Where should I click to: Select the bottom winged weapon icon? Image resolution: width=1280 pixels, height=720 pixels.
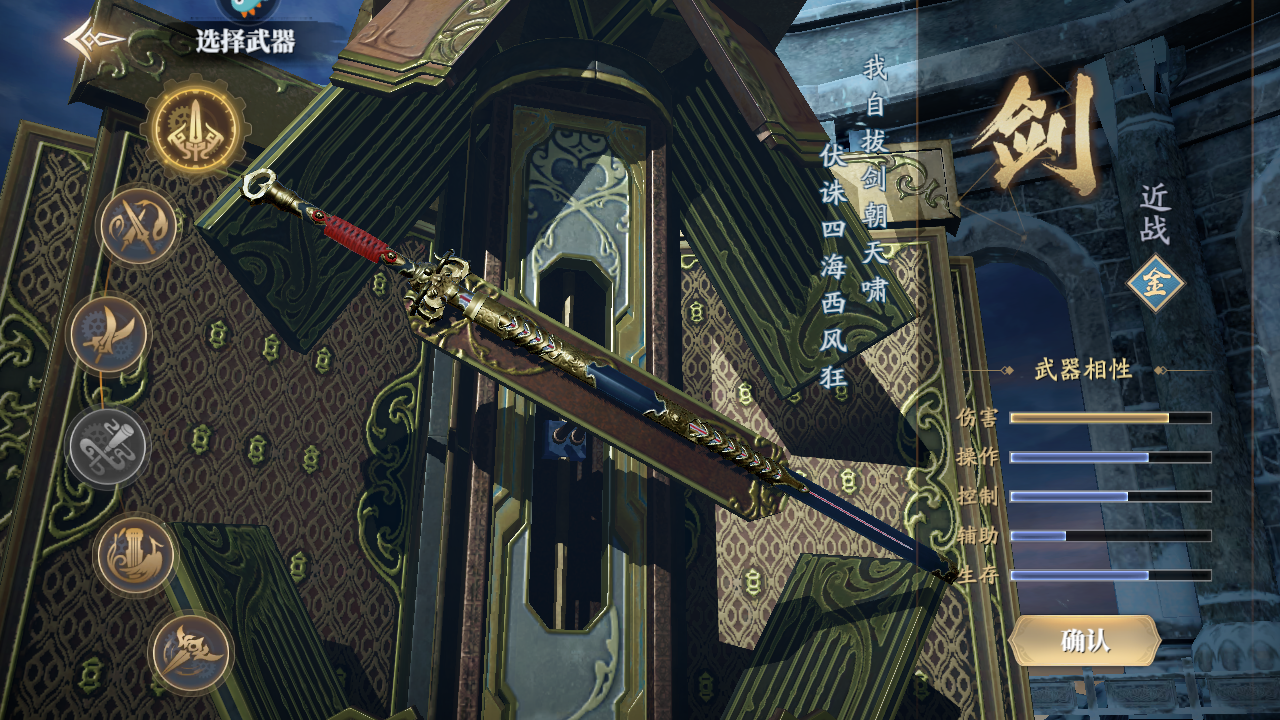(190, 653)
